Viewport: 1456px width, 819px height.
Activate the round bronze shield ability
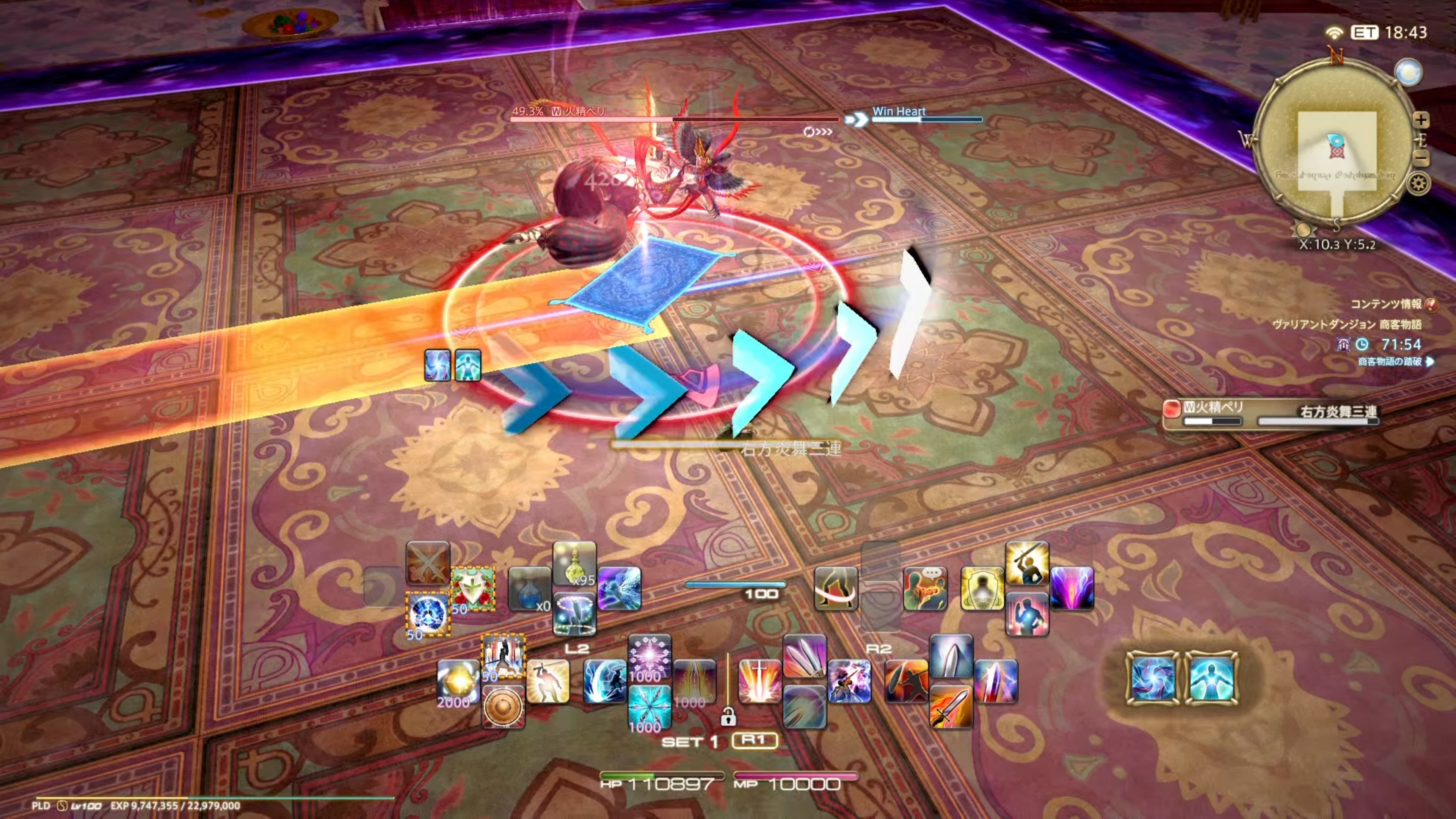click(x=503, y=706)
